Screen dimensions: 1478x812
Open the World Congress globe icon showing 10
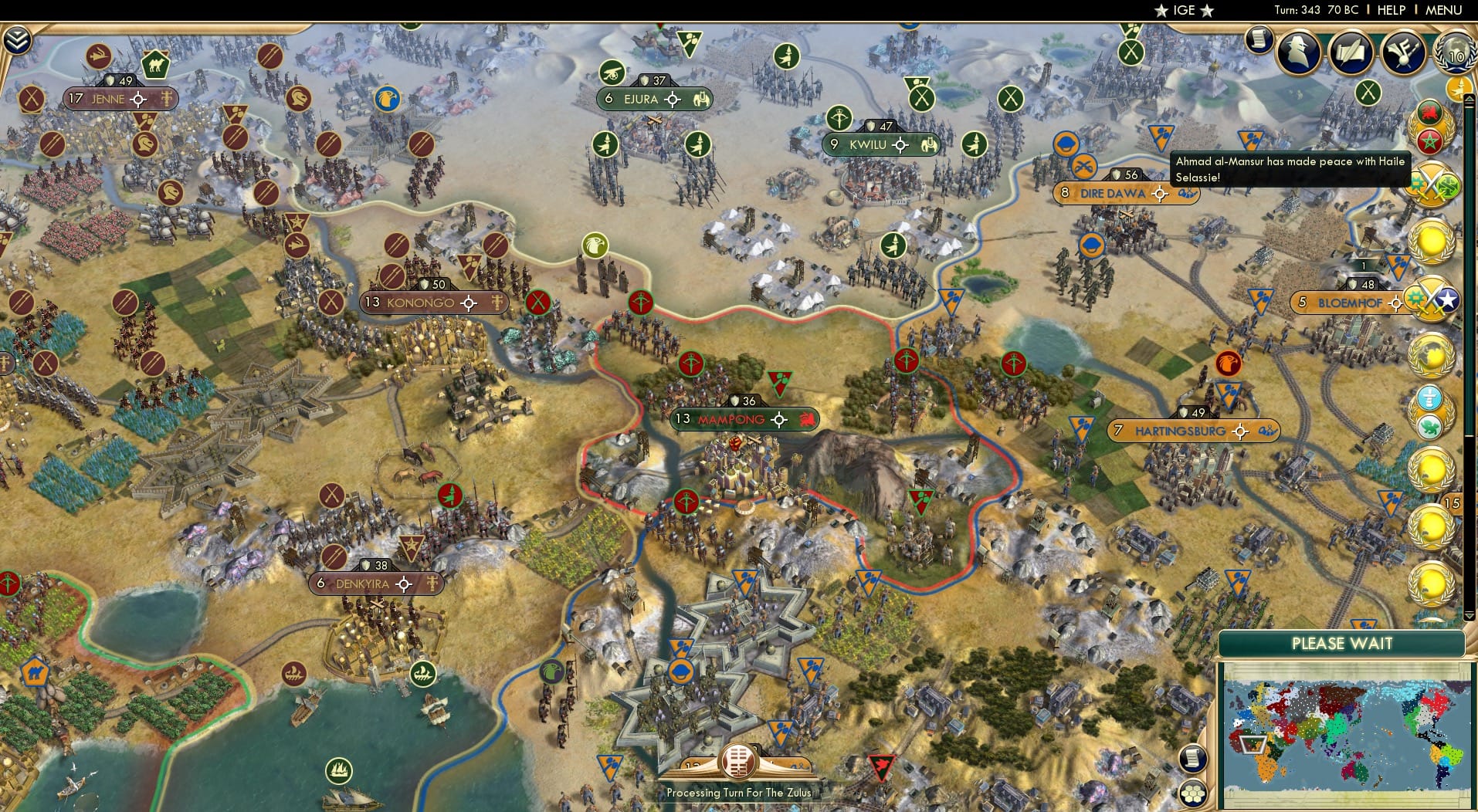point(1455,54)
